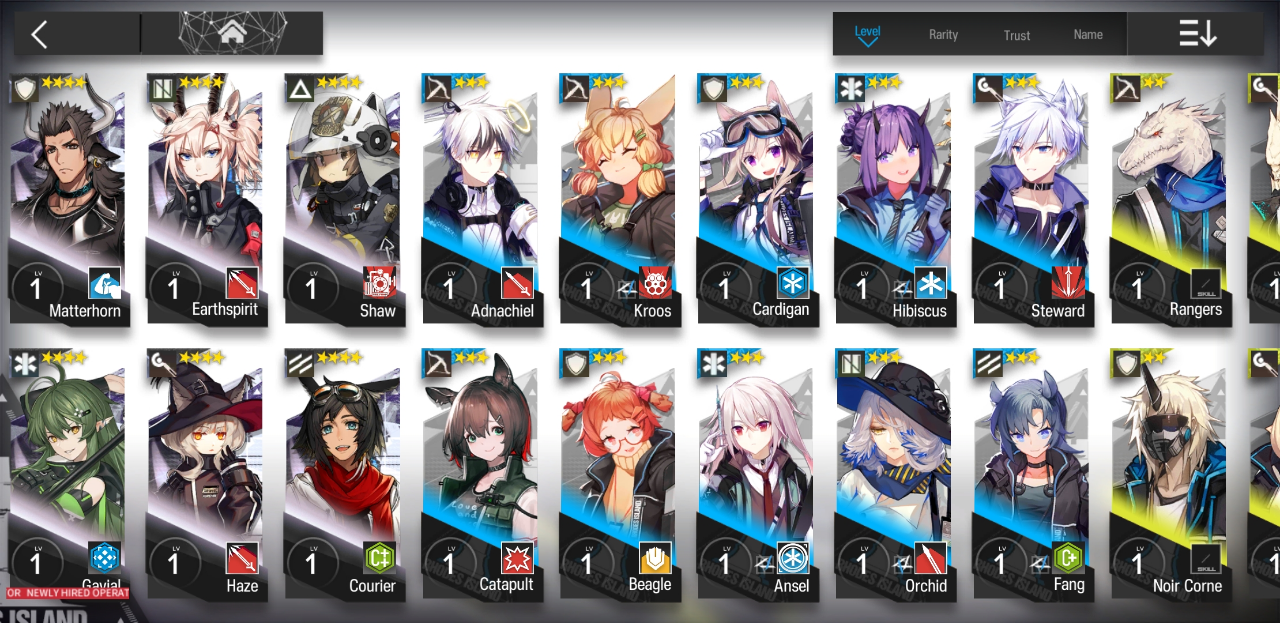Sort operators by Trust
Viewport: 1280px width, 623px height.
1017,34
